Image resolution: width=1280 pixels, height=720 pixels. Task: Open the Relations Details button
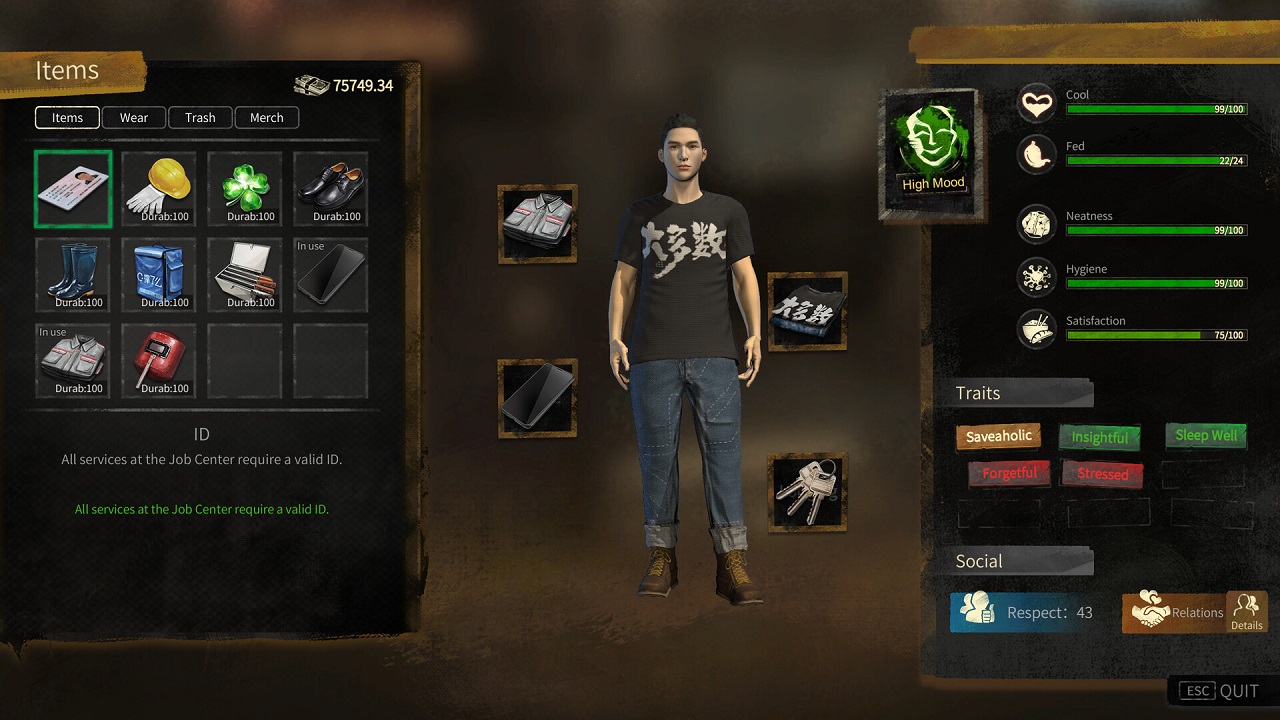(x=1246, y=612)
